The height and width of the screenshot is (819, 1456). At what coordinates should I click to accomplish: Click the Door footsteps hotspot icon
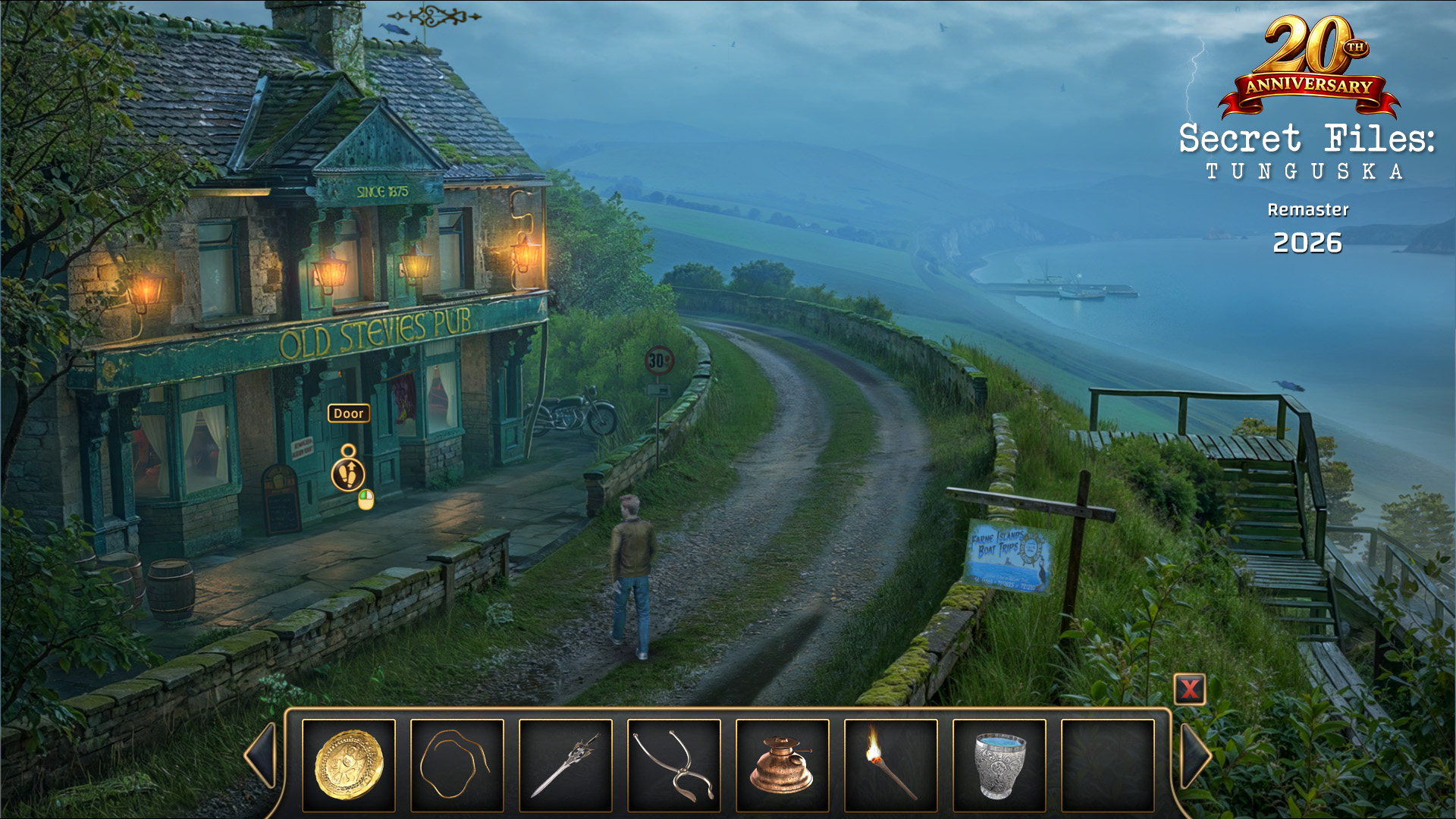(x=349, y=475)
